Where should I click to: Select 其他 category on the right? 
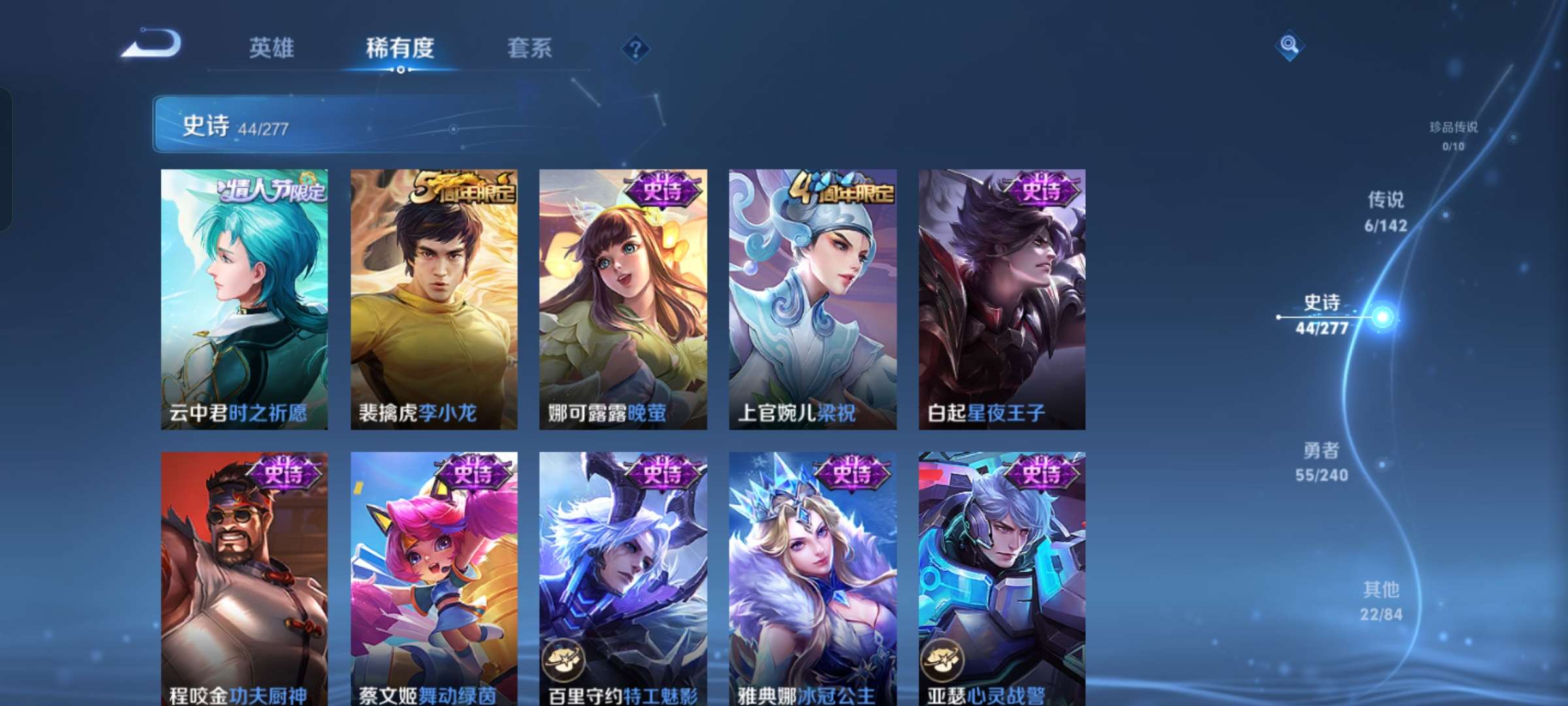[x=1380, y=601]
